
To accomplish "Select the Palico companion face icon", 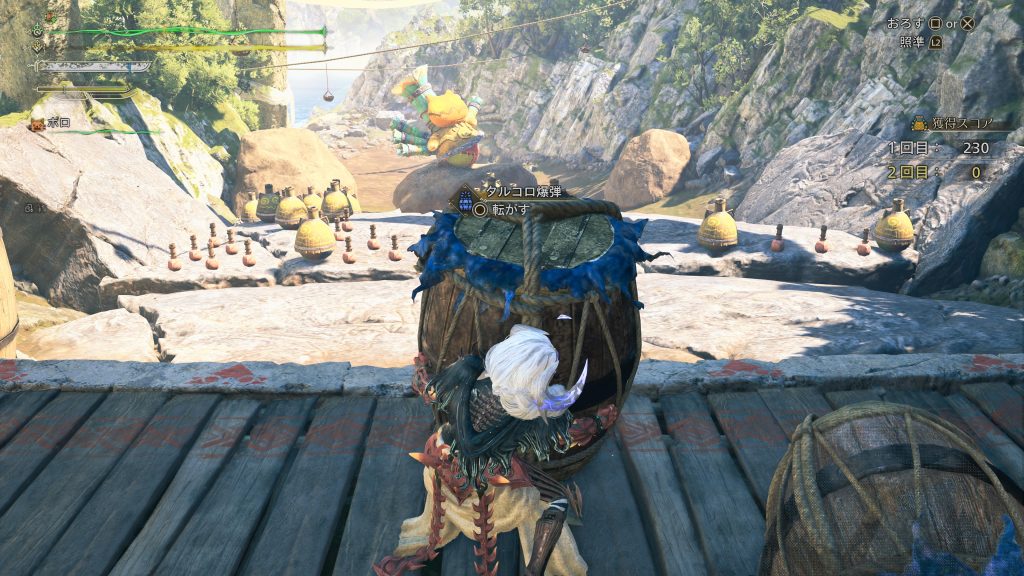I will tap(37, 123).
